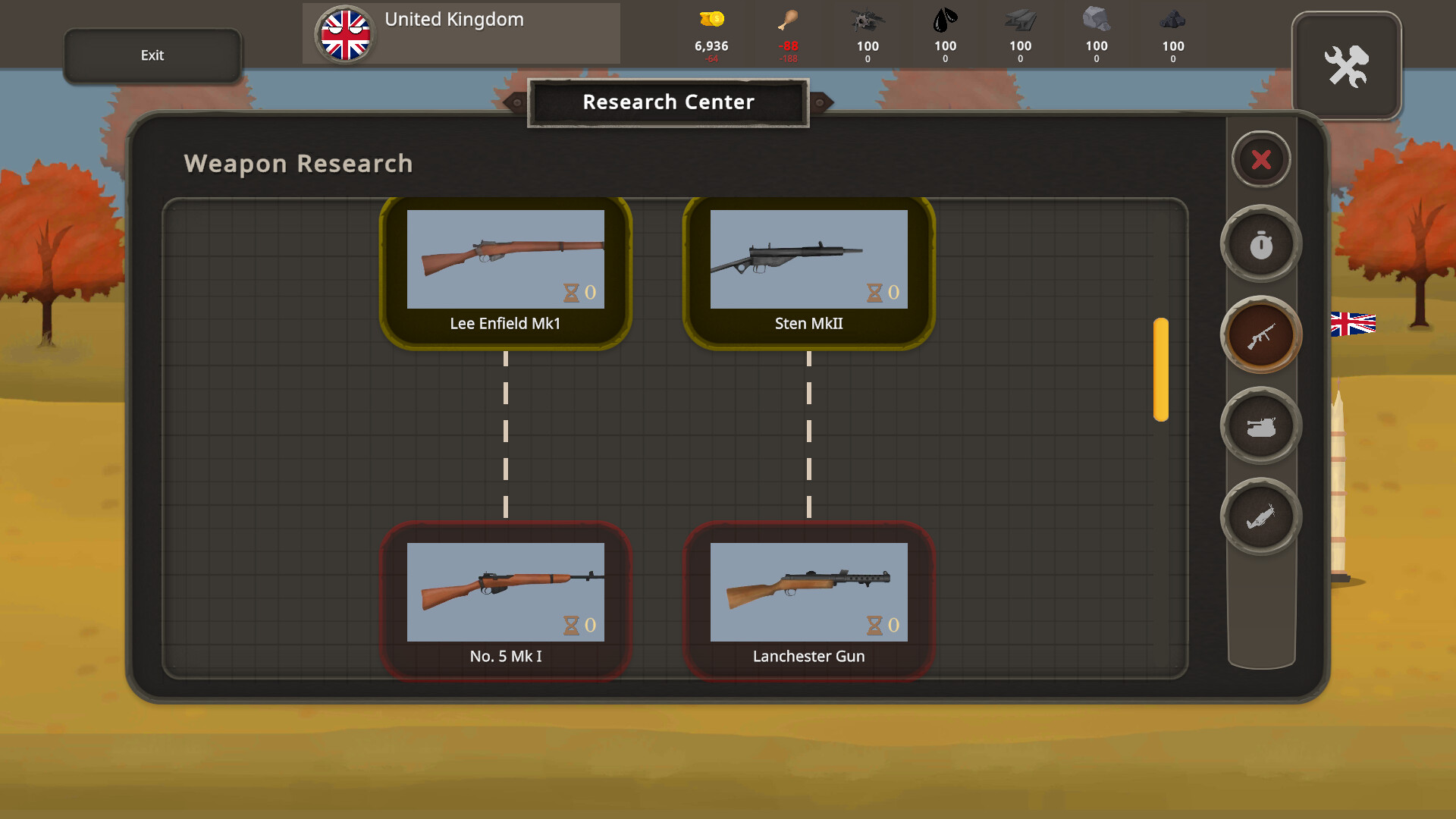Click the stopwatch research speed icon

click(1261, 244)
